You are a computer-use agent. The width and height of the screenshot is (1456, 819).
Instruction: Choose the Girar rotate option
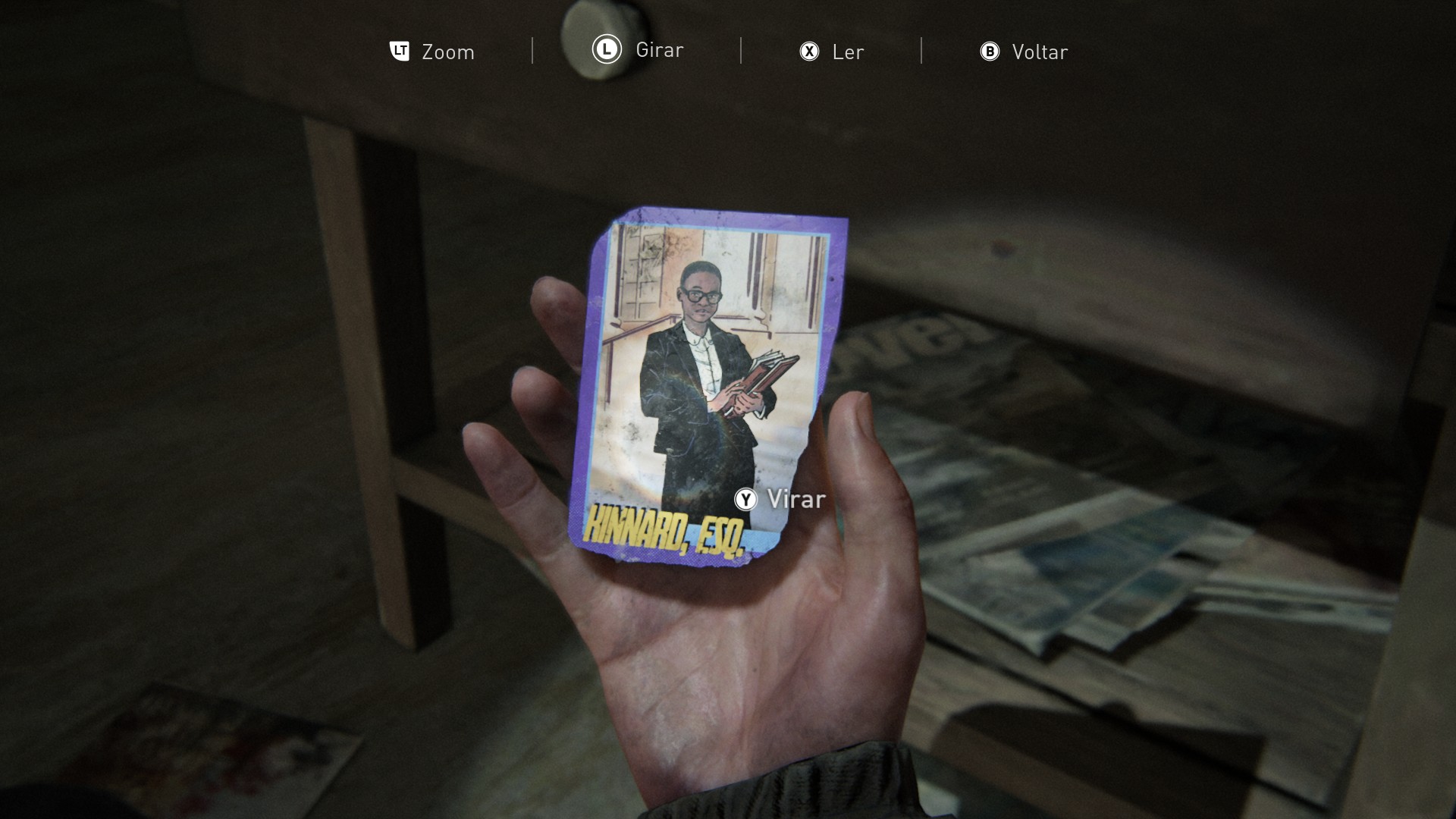(638, 50)
